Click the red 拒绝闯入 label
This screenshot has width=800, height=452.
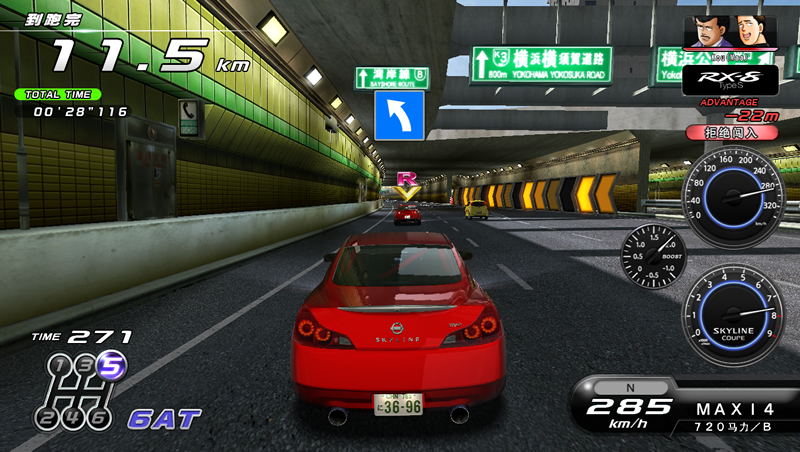(x=719, y=132)
